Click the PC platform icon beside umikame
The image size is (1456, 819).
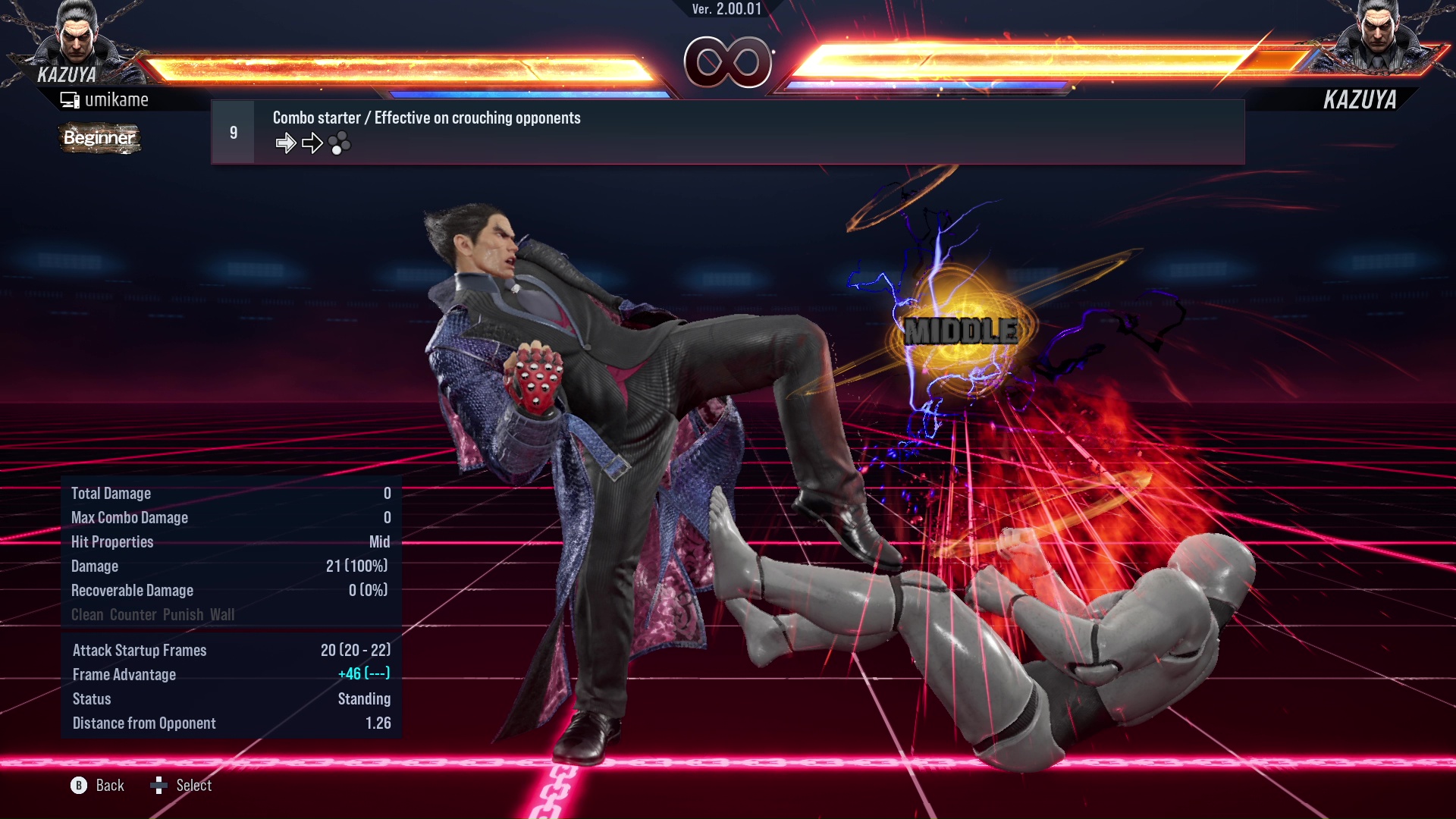point(70,99)
